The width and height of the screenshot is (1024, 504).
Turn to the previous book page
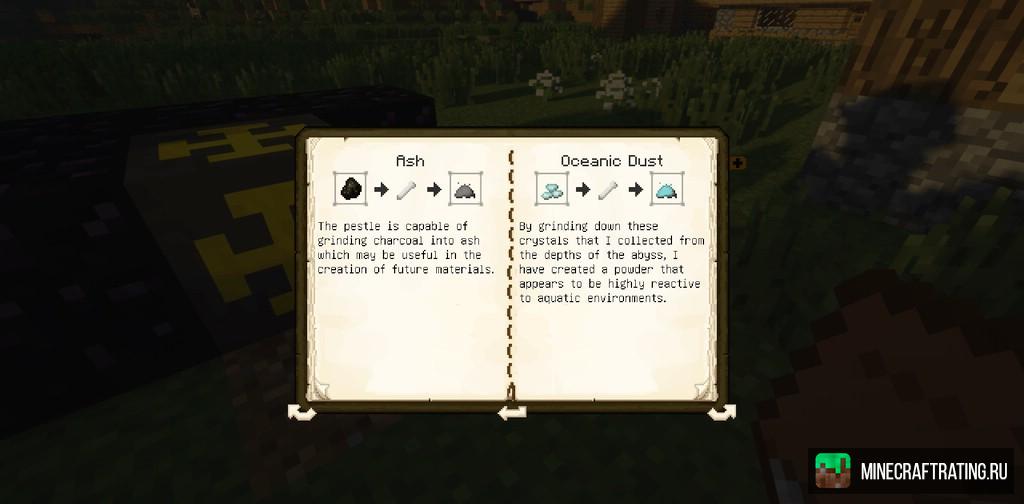point(301,411)
